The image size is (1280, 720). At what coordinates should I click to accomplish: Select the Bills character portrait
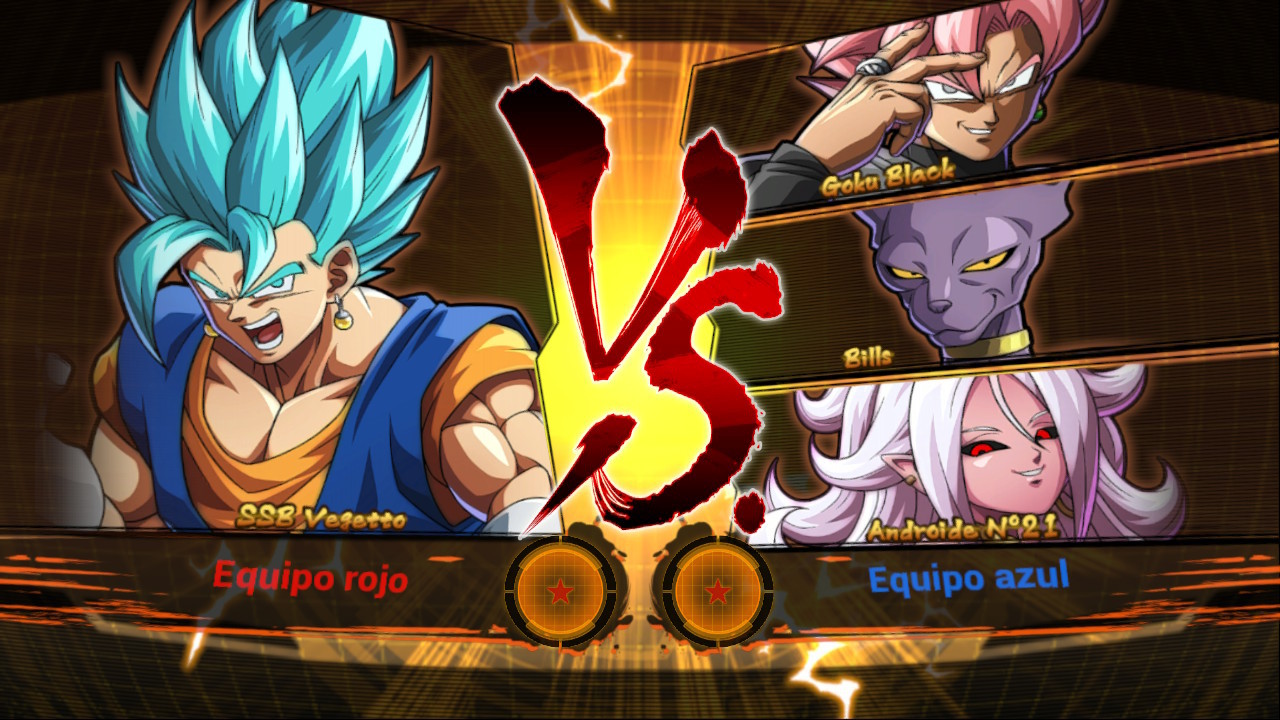[950, 280]
